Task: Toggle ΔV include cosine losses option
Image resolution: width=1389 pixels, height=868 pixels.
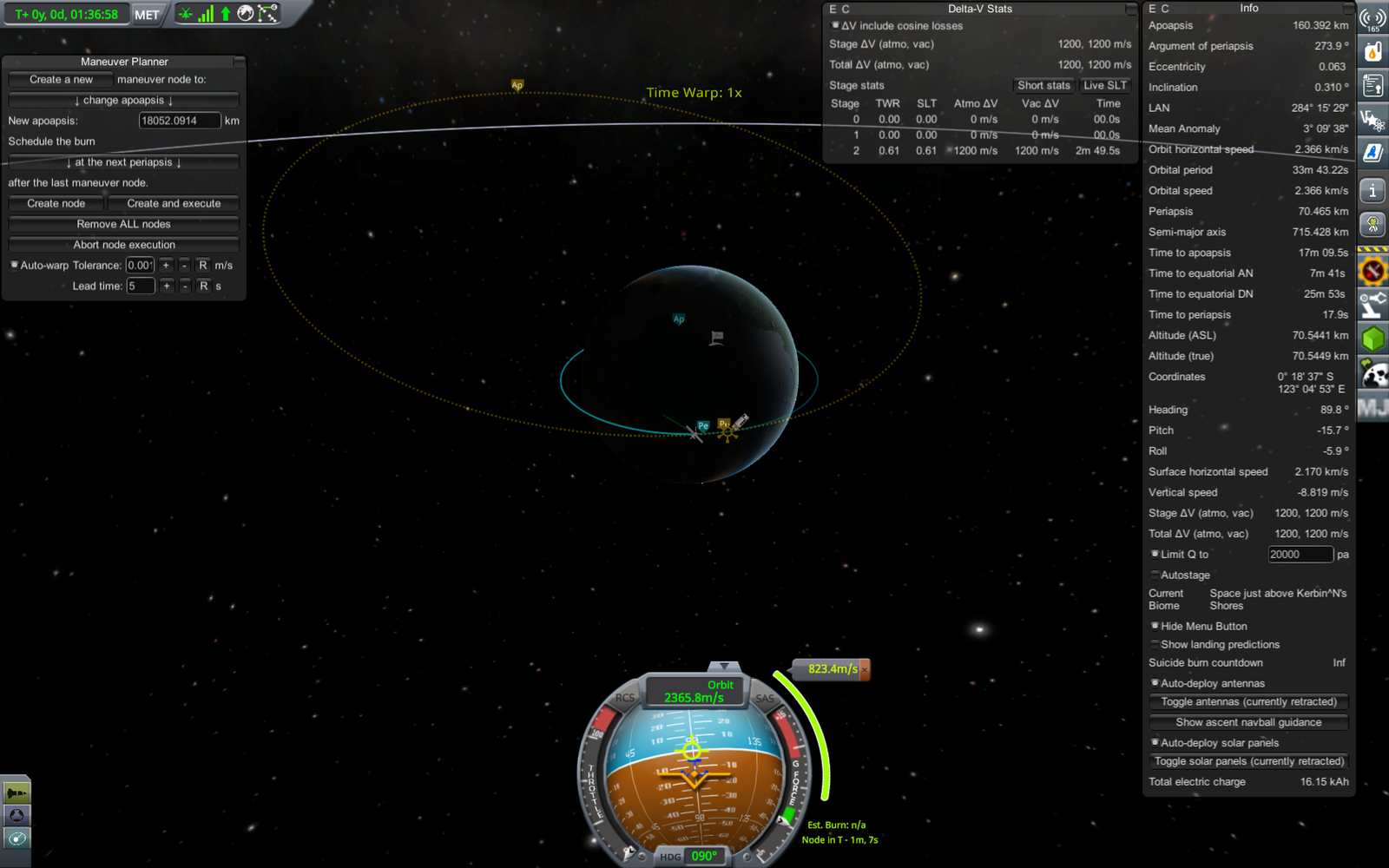Action: pyautogui.click(x=835, y=25)
